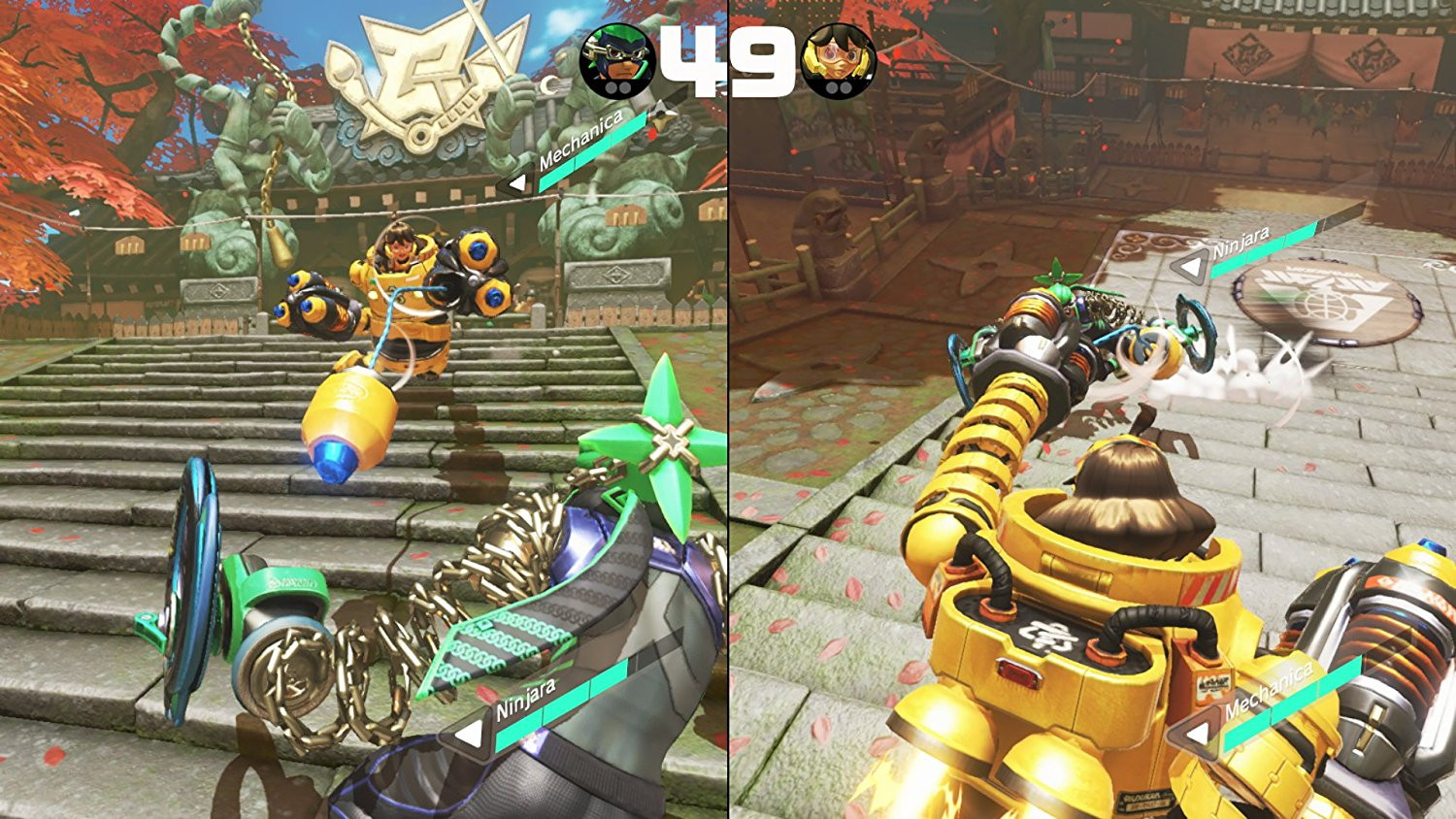Expand the arrow indicator beside Mechanica's health bar

pos(517,180)
